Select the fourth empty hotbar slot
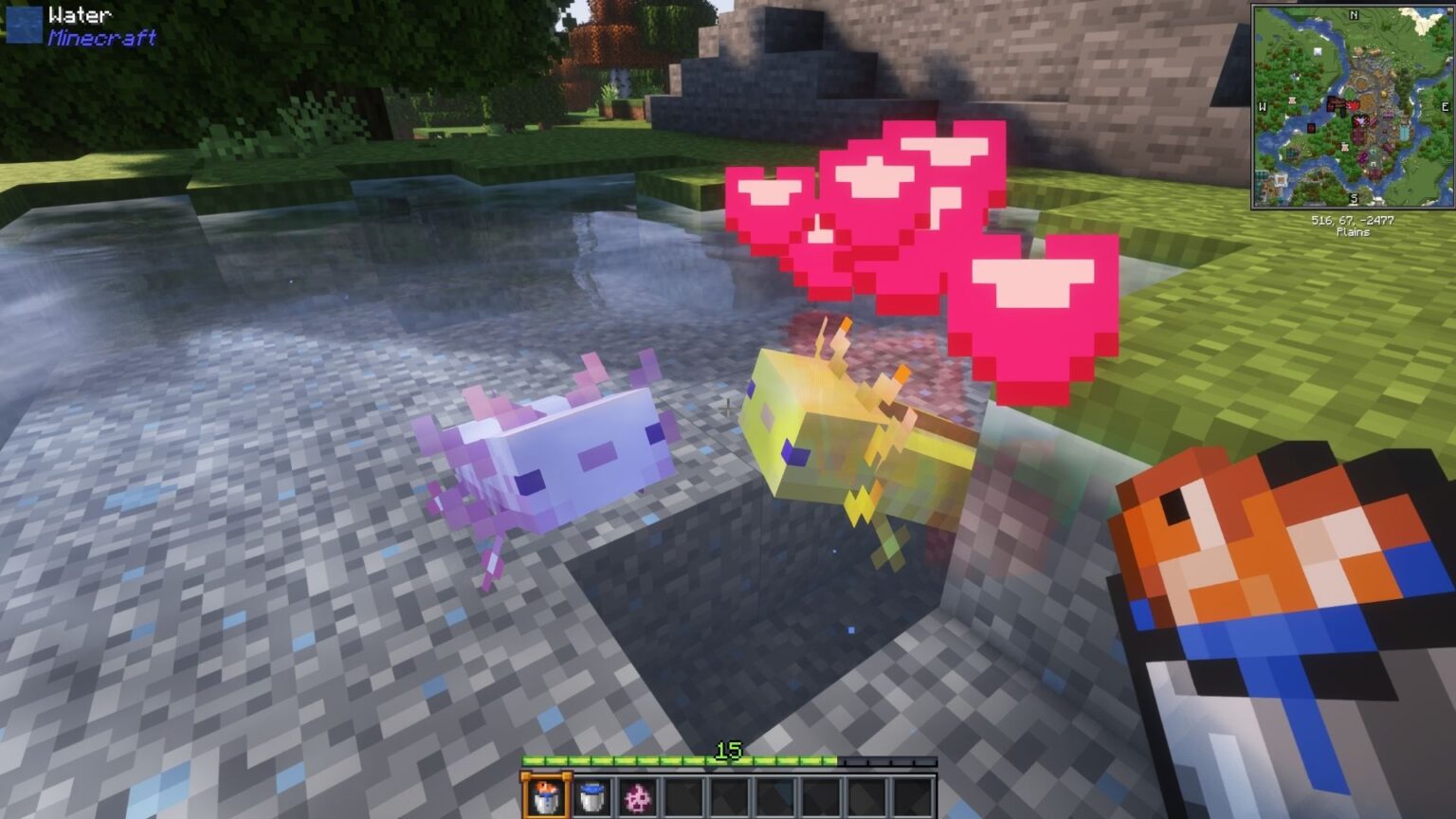This screenshot has height=819, width=1456. (822, 796)
